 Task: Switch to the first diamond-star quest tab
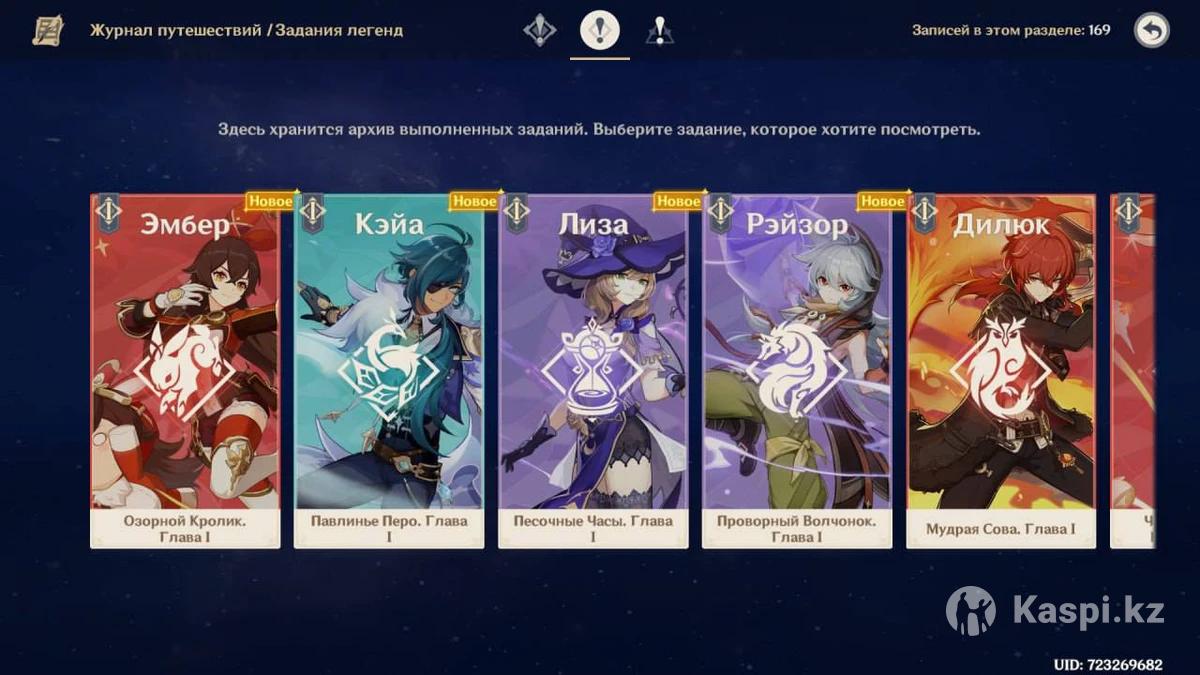click(x=540, y=31)
